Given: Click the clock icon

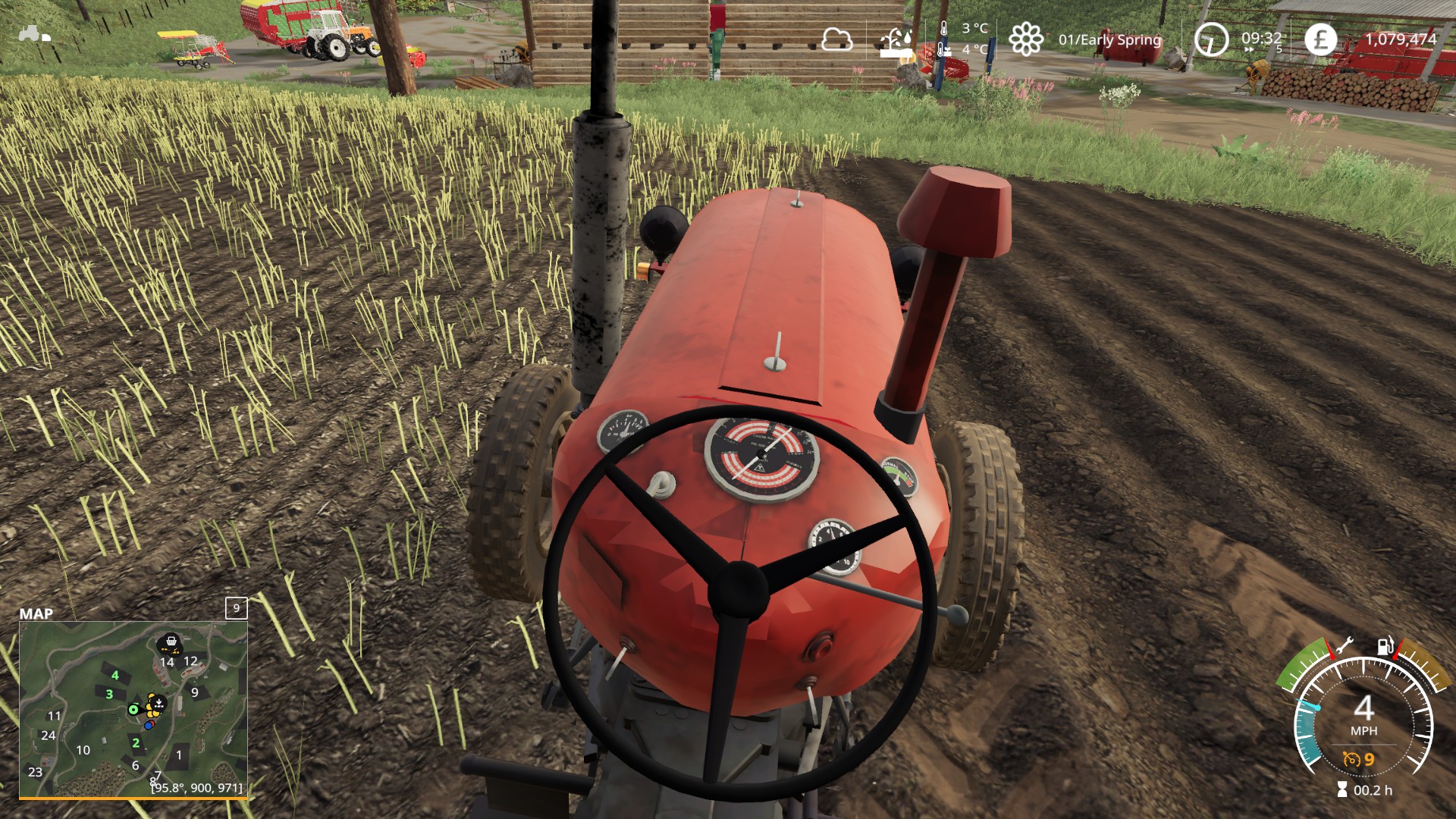Looking at the screenshot, I should coord(1211,39).
